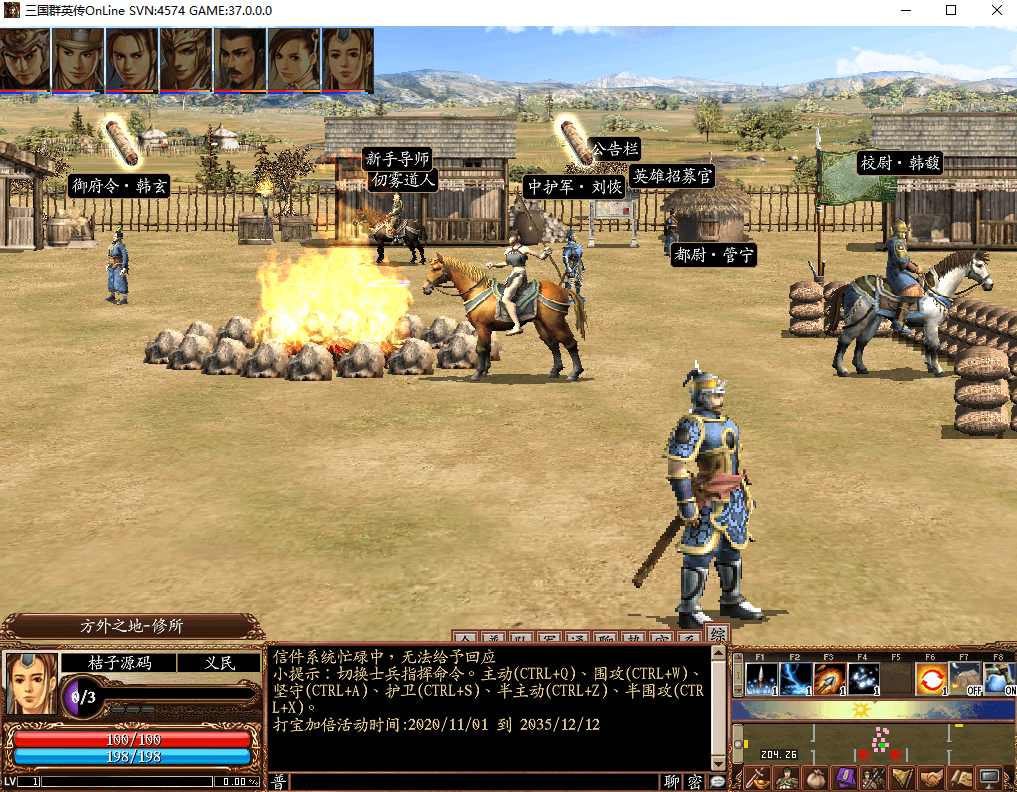Click the handshake icon button
The height and width of the screenshot is (792, 1017).
pyautogui.click(x=932, y=777)
